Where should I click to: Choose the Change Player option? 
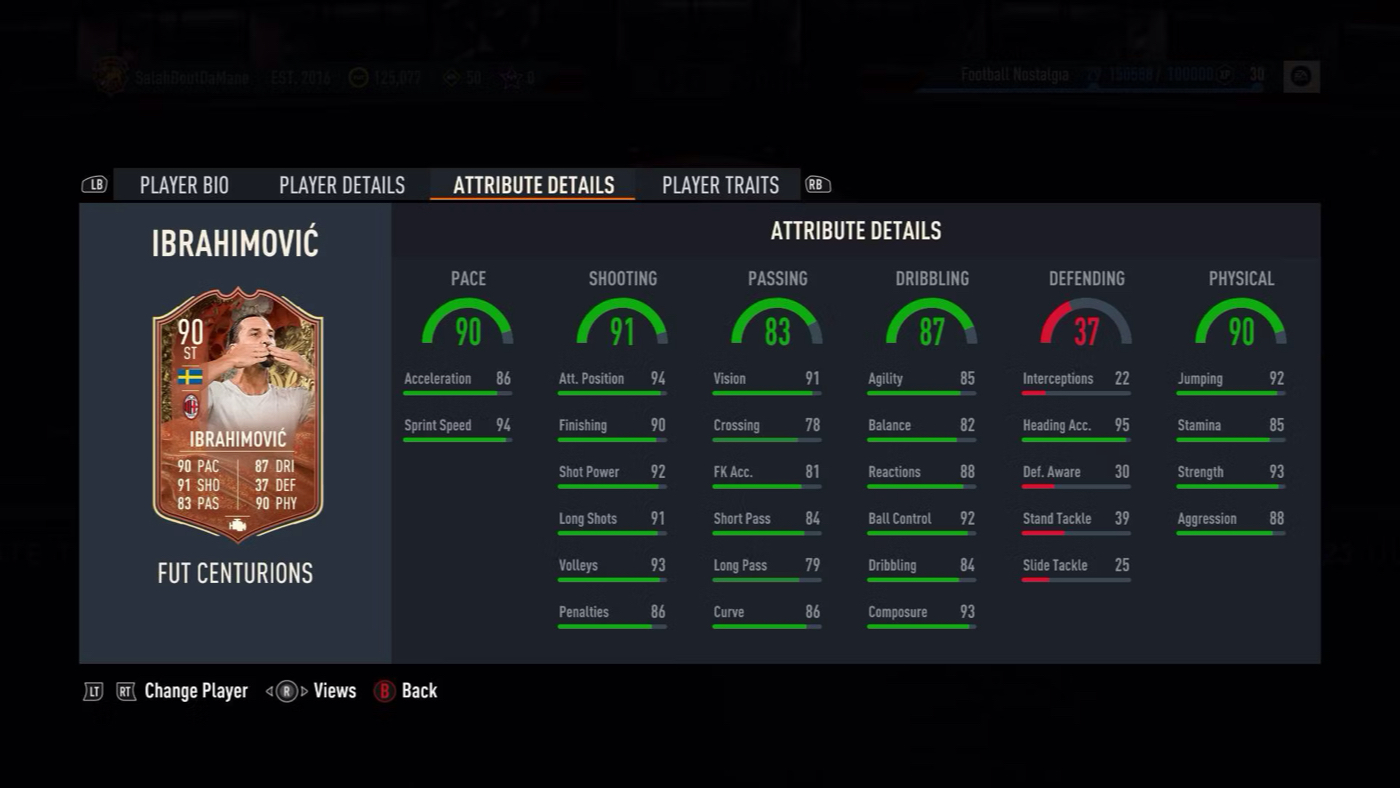coord(195,691)
